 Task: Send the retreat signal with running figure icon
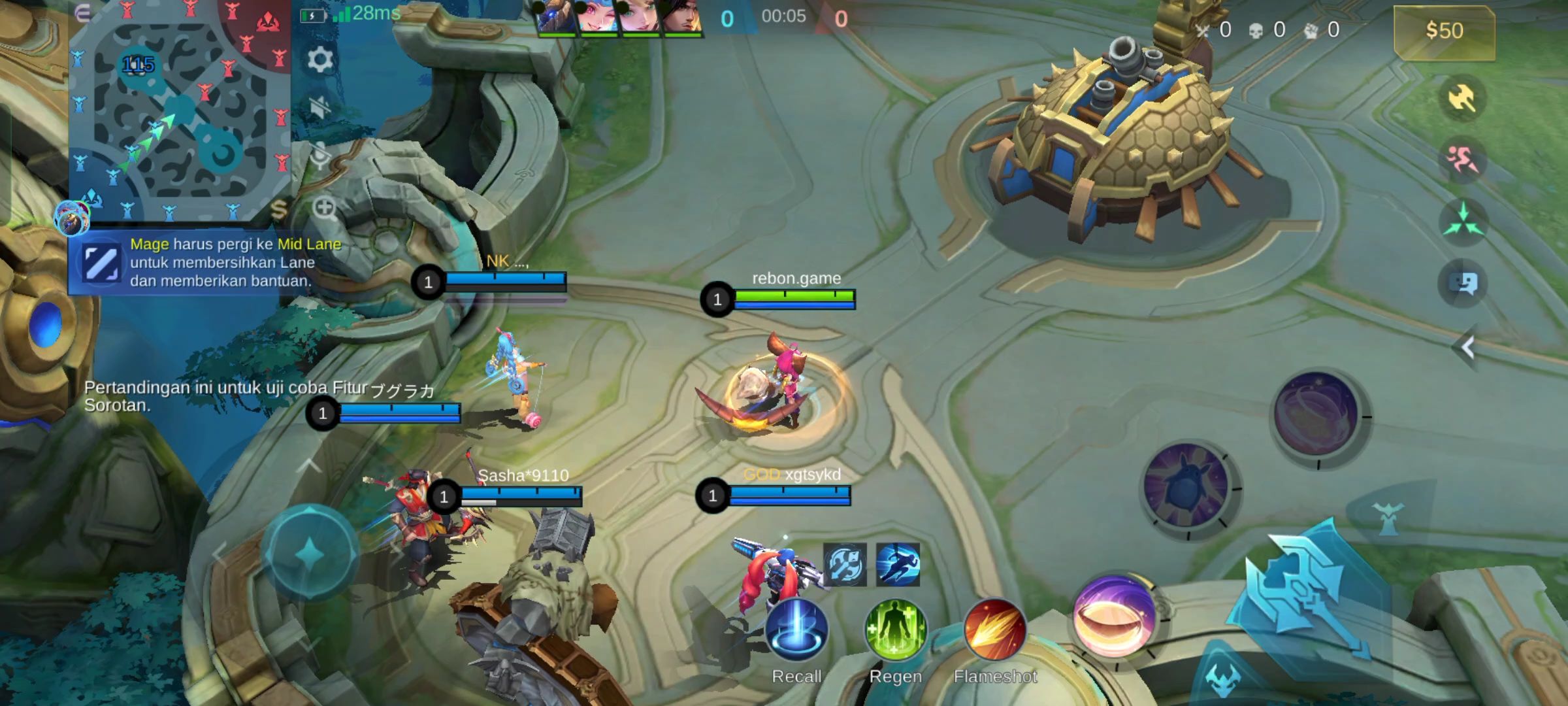(x=1462, y=160)
